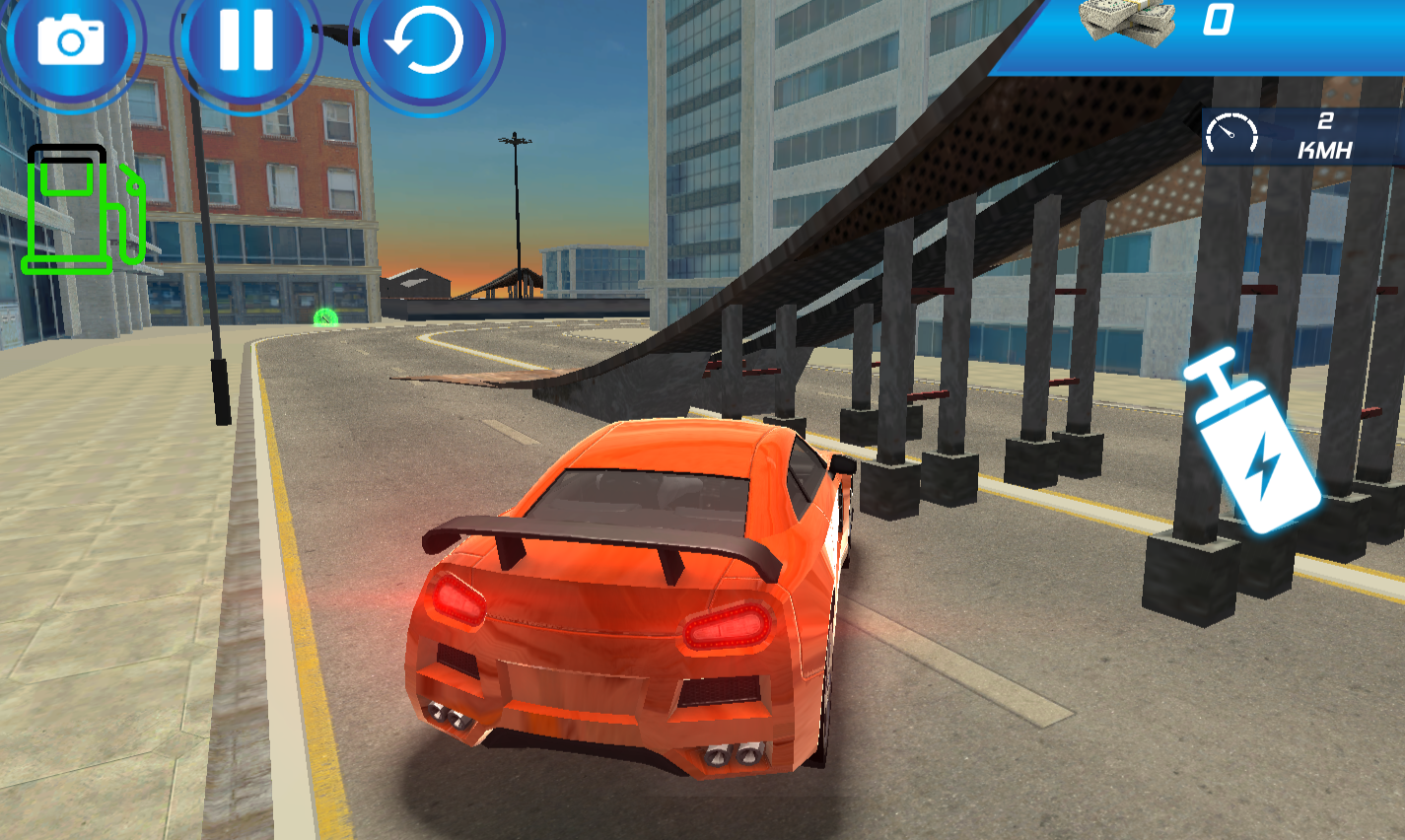The image size is (1405, 840).
Task: Toggle pause on the game
Action: tap(245, 40)
